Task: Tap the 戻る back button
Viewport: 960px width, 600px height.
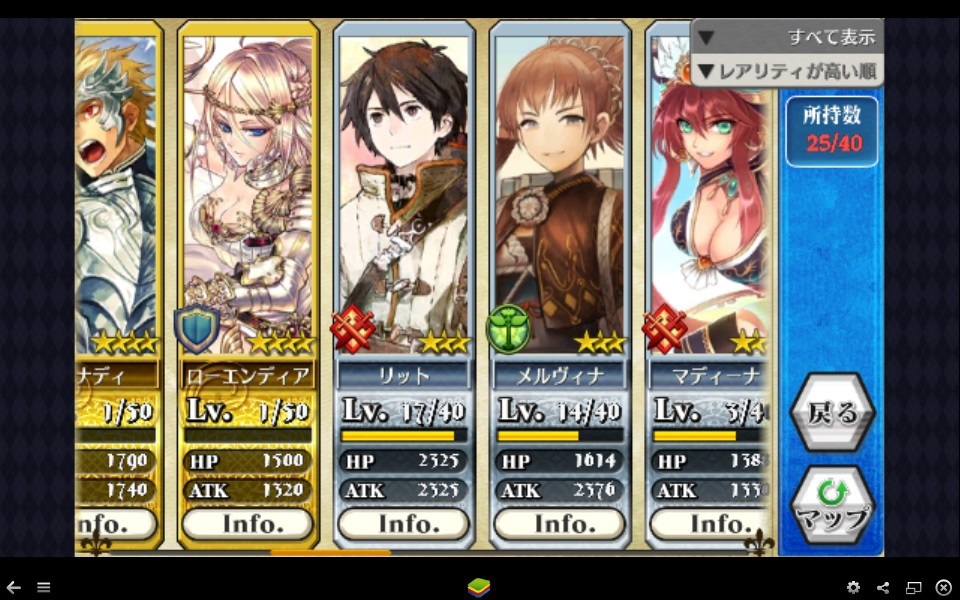Action: 832,413
